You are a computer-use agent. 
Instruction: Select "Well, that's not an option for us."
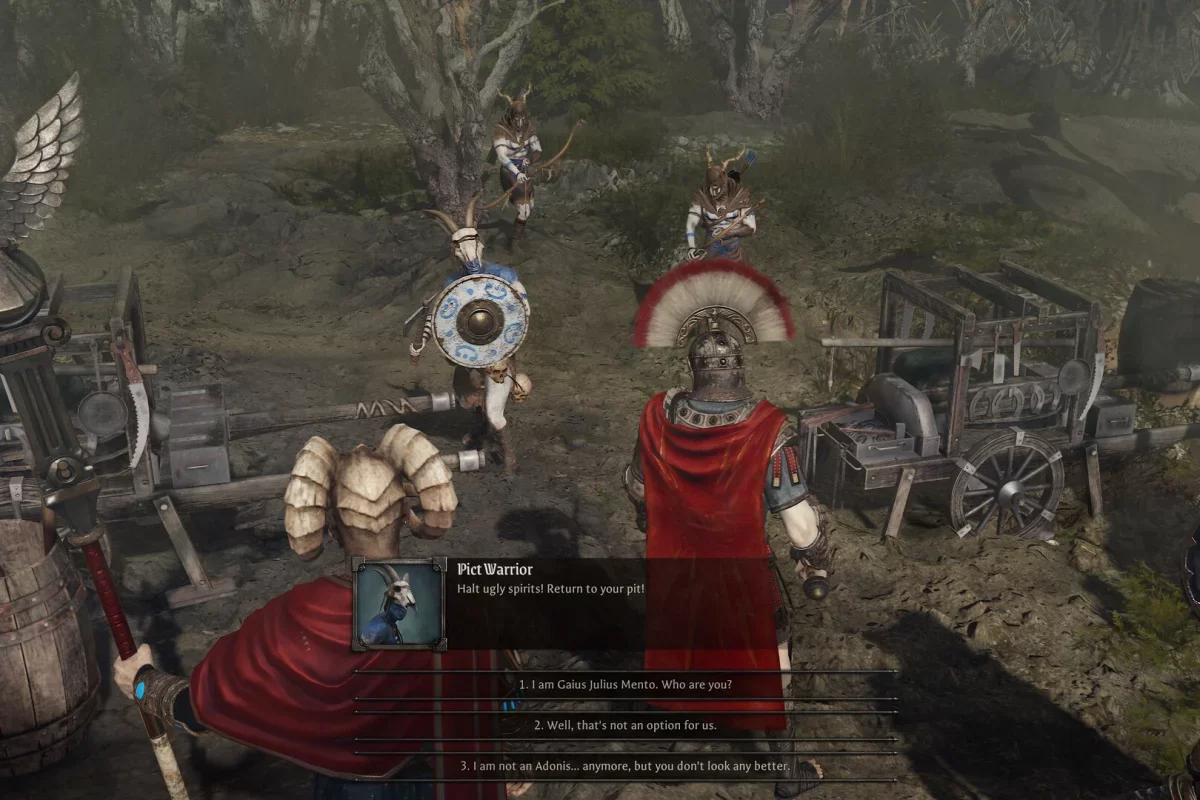625,725
